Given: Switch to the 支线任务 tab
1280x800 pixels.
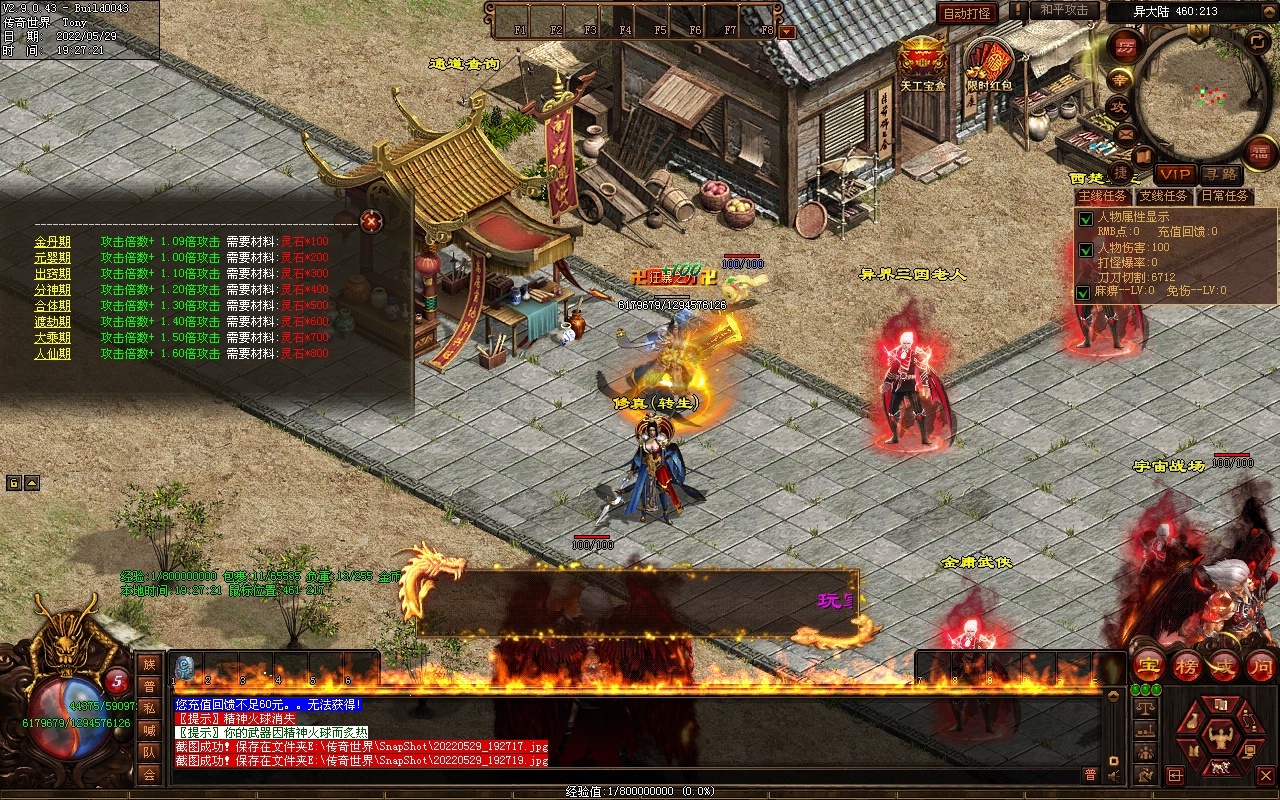Looking at the screenshot, I should pyautogui.click(x=1164, y=196).
